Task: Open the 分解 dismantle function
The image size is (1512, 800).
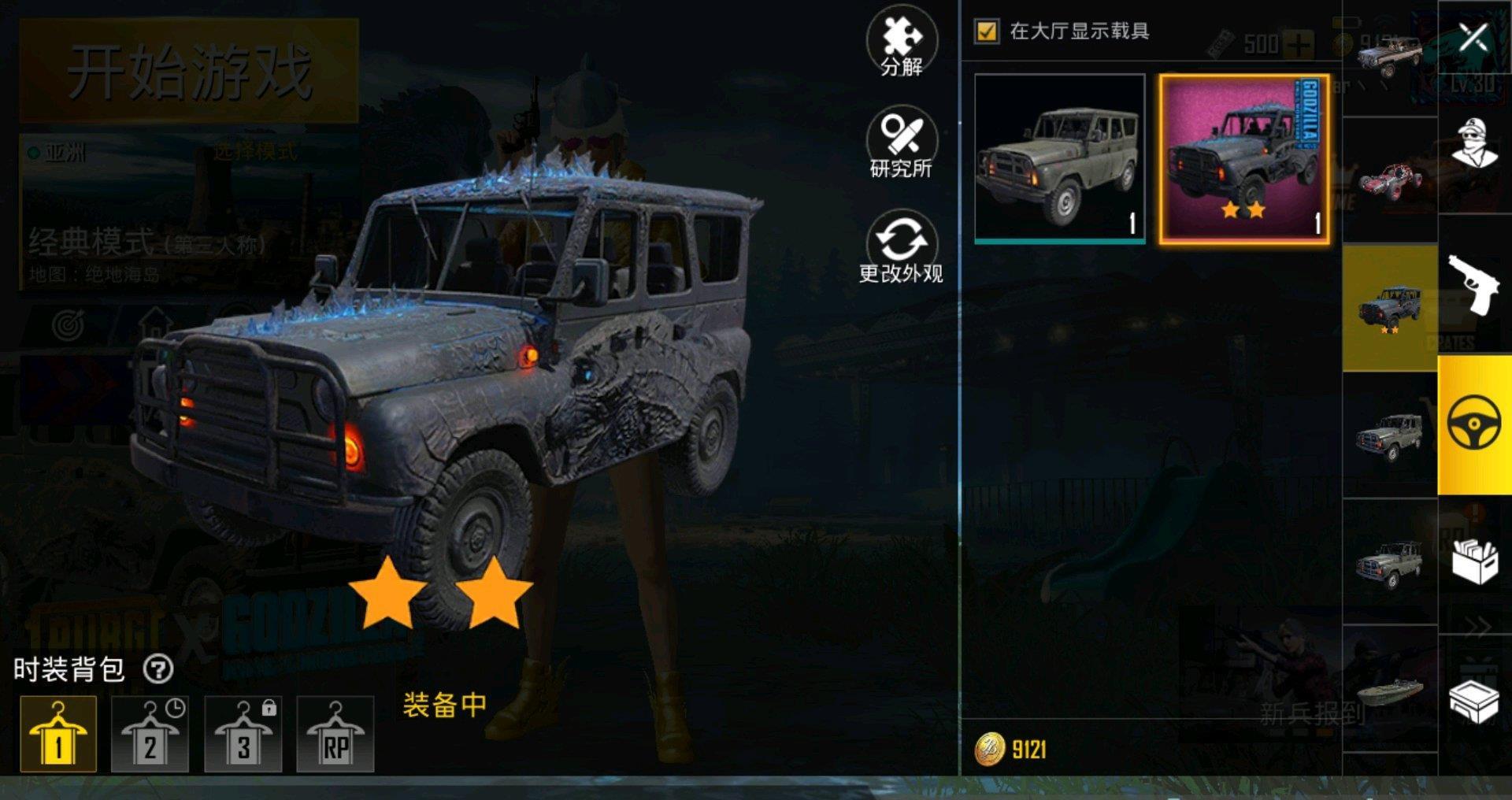Action: tap(902, 43)
